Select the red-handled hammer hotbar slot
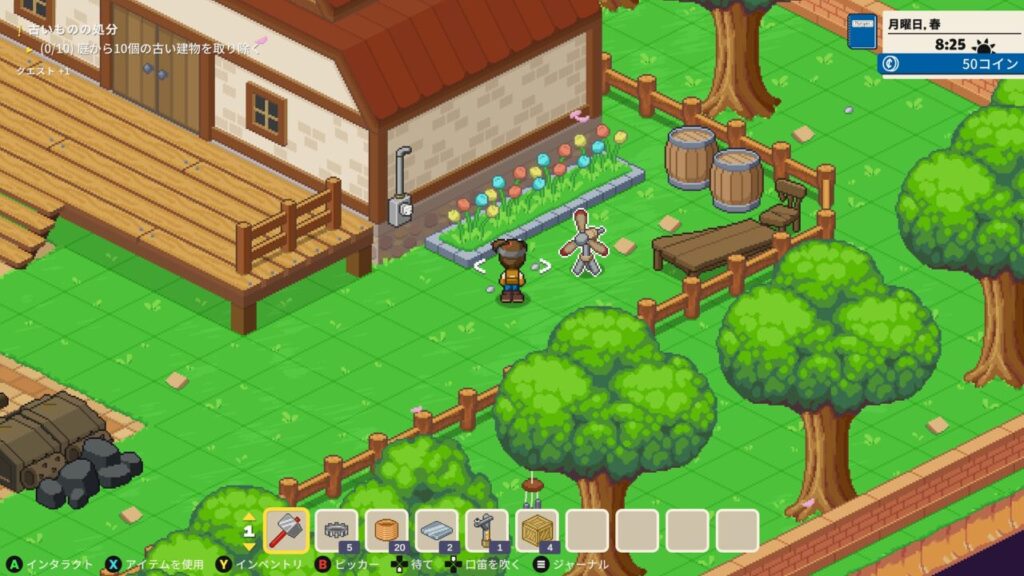The width and height of the screenshot is (1024, 576). pos(287,530)
